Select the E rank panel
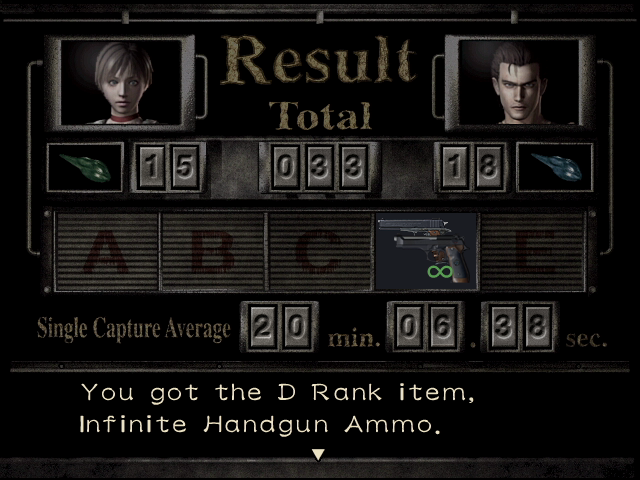This screenshot has height=480, width=640. (532, 251)
